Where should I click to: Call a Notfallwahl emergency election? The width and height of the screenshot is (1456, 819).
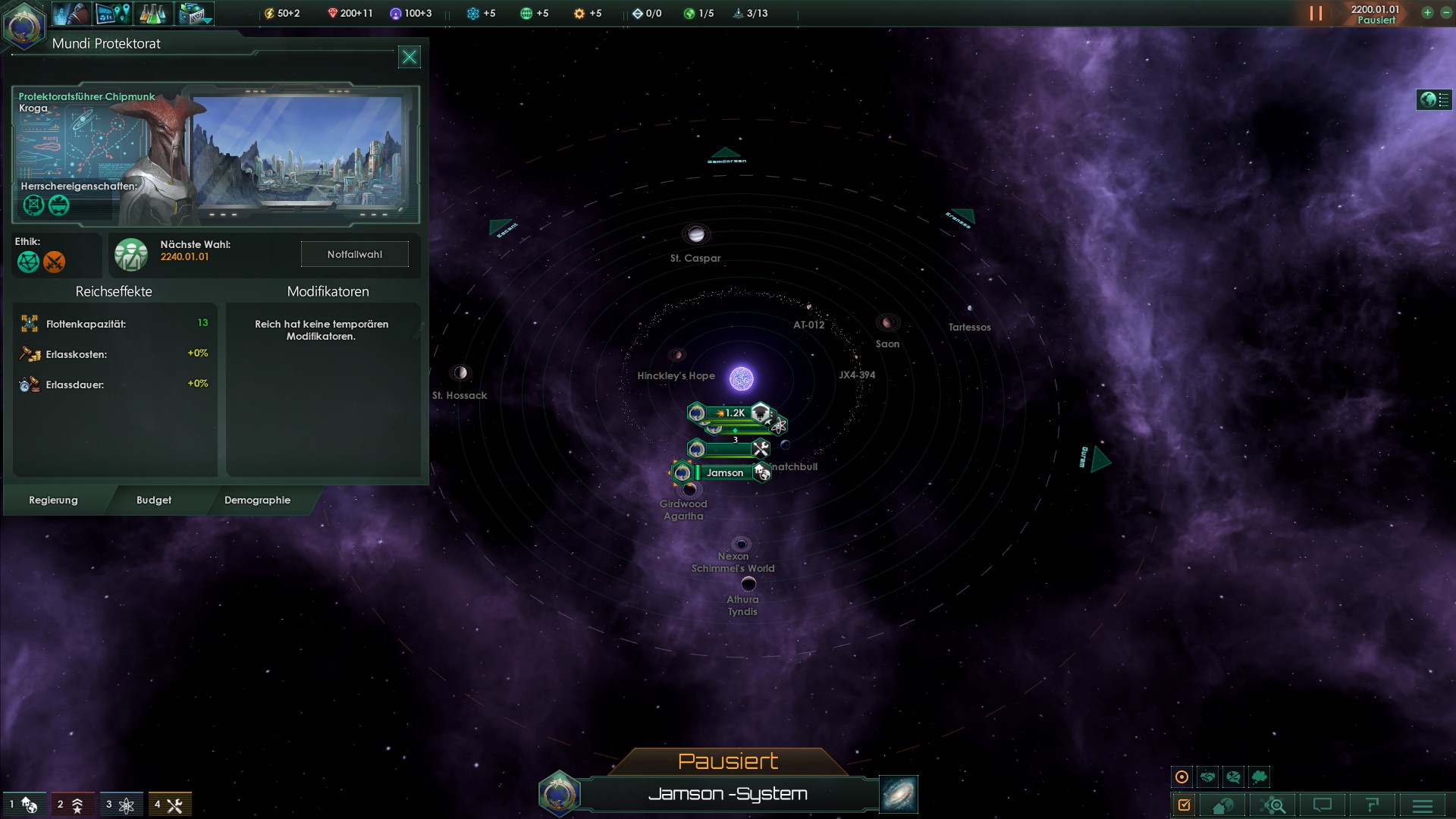tap(354, 254)
